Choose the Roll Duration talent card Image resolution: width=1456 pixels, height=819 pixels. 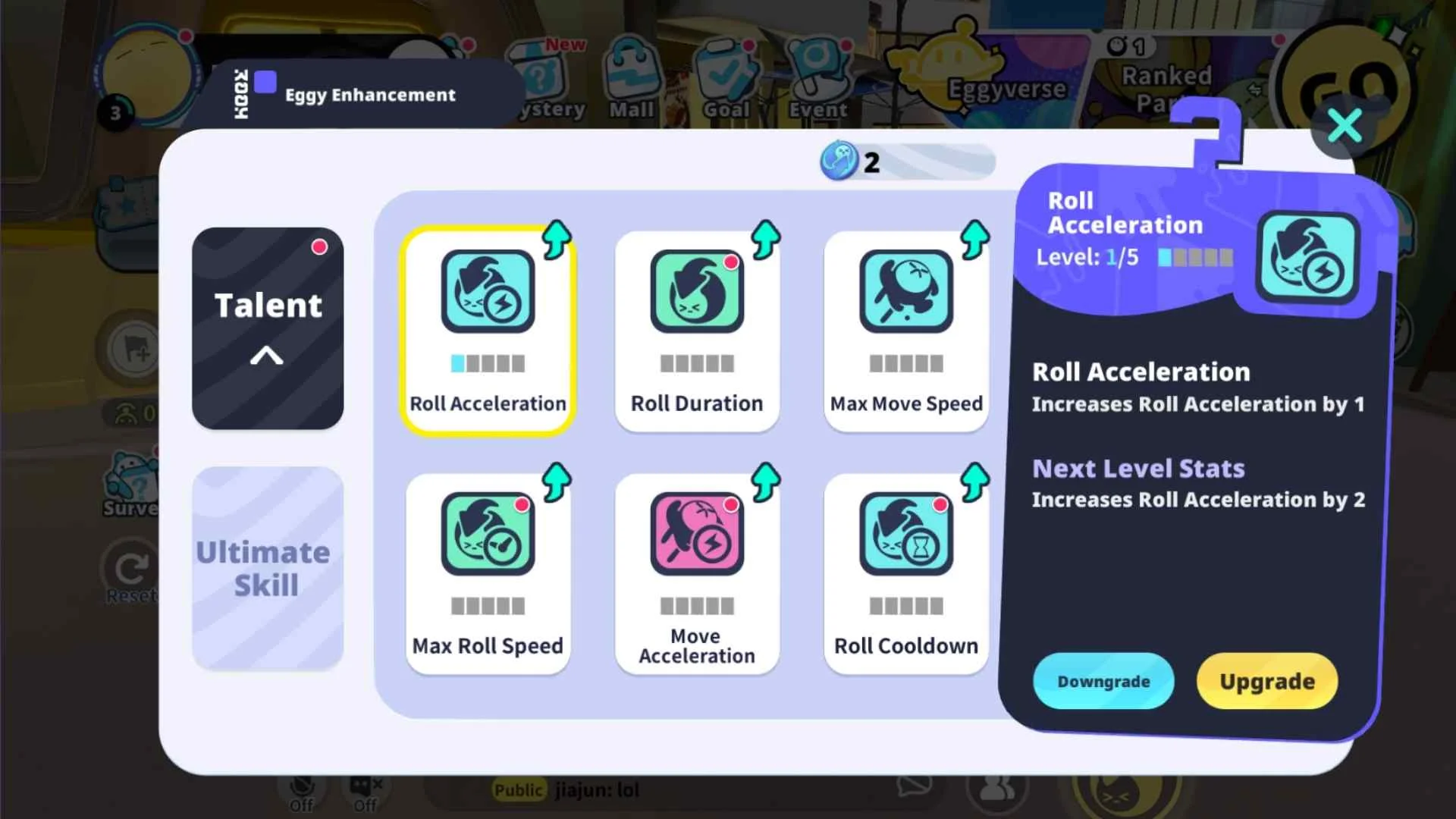(x=697, y=331)
